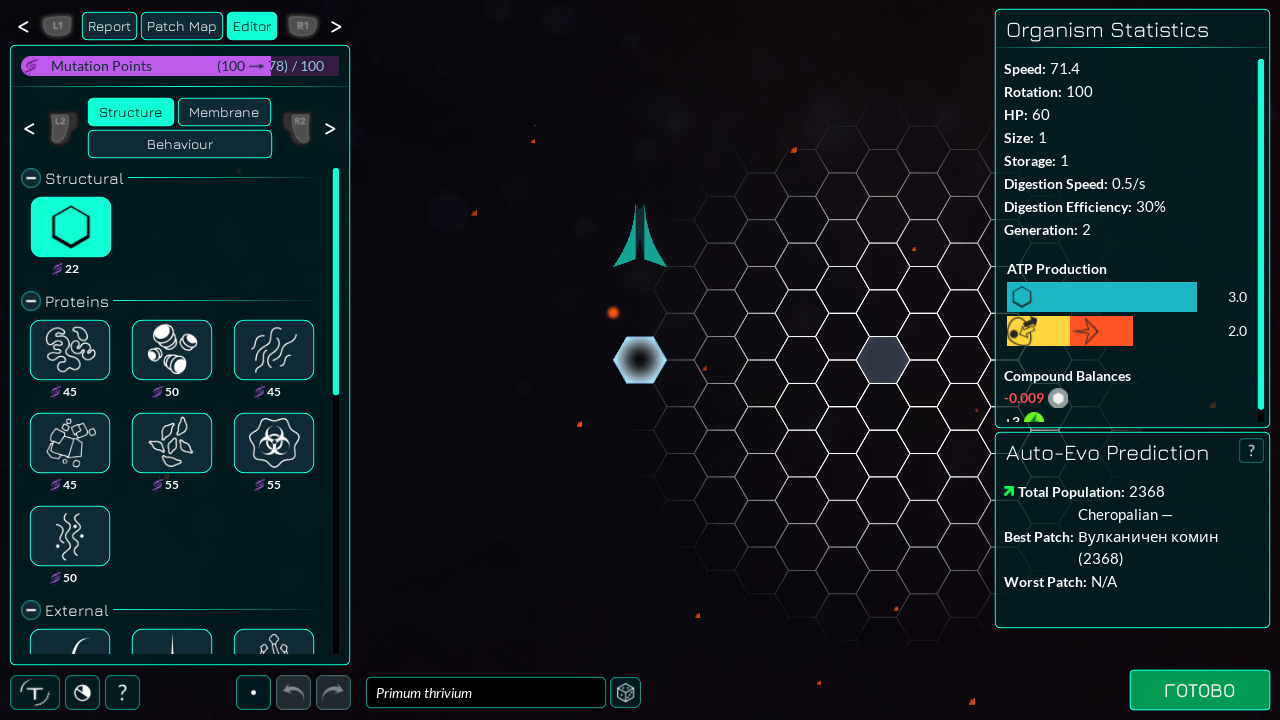Image resolution: width=1280 pixels, height=720 pixels.
Task: Toggle cell part name labels with T button
Action: pos(36,692)
